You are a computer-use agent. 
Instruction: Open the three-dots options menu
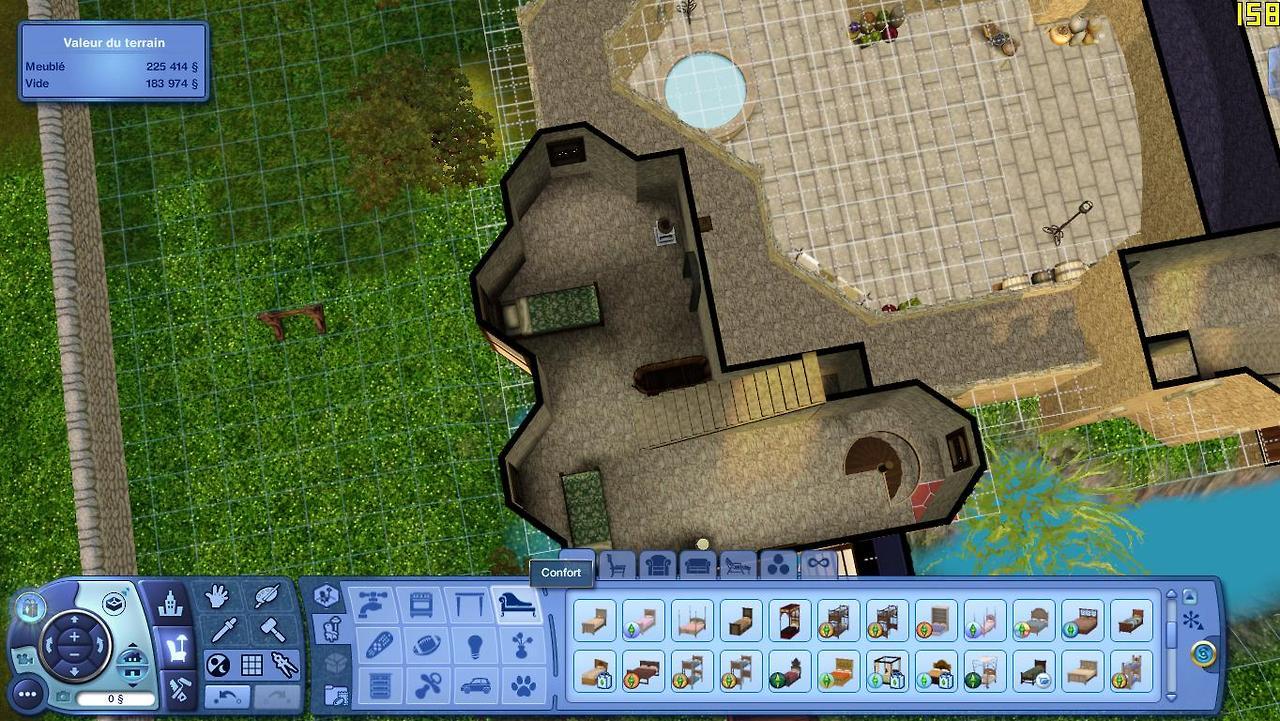[27, 693]
